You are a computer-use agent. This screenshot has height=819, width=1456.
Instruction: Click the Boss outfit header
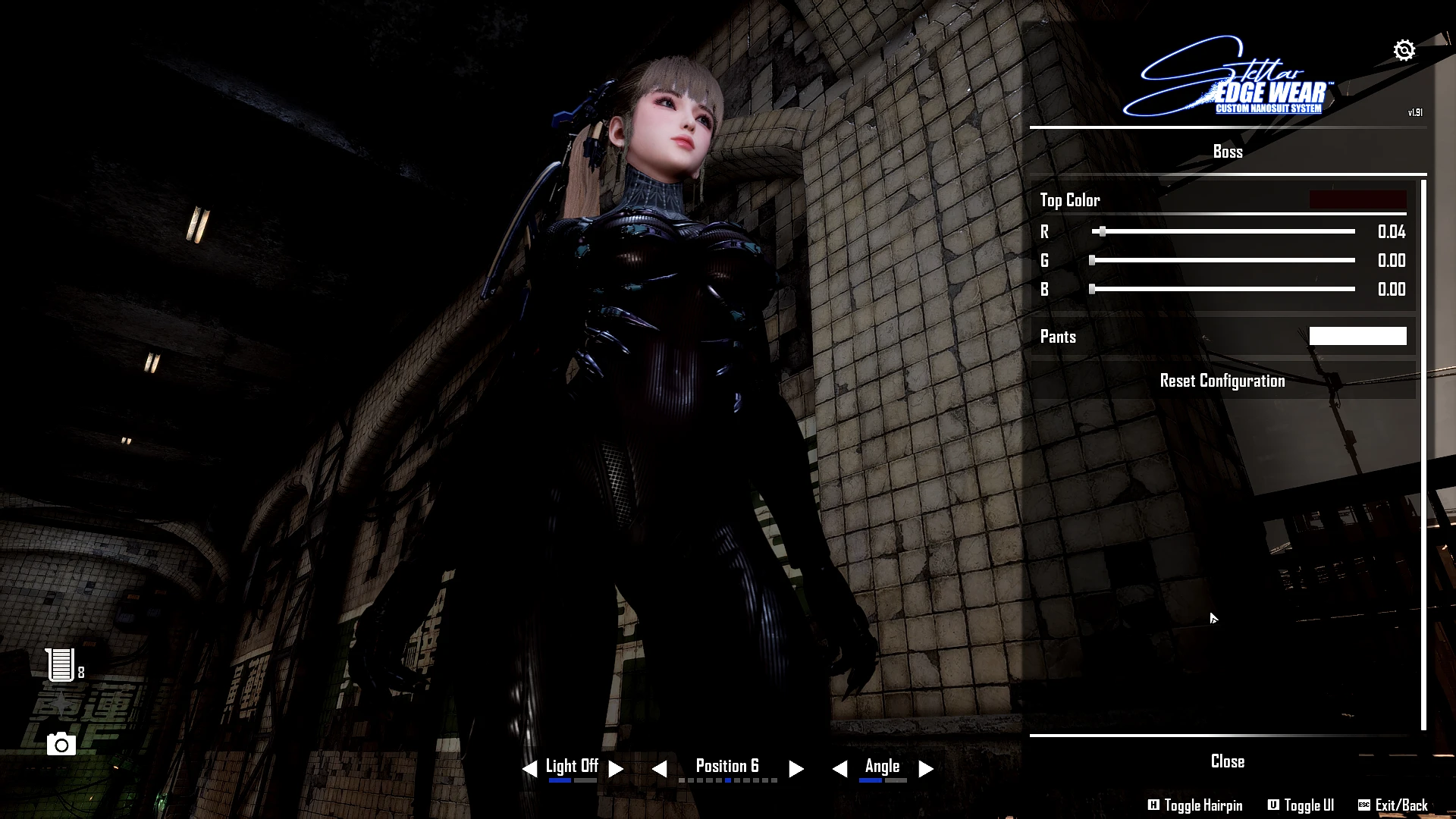1227,152
